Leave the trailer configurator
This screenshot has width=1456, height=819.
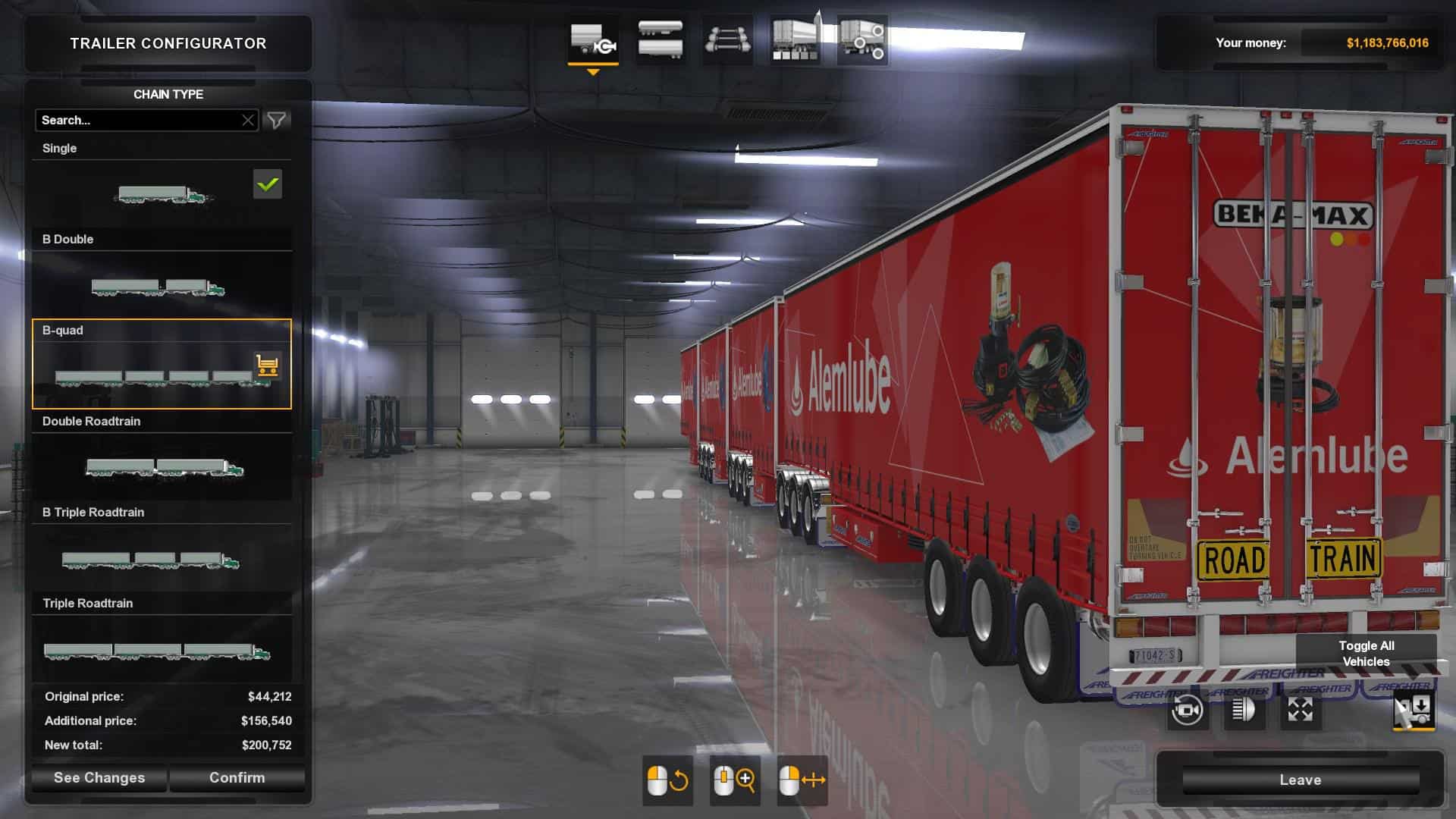(x=1300, y=780)
